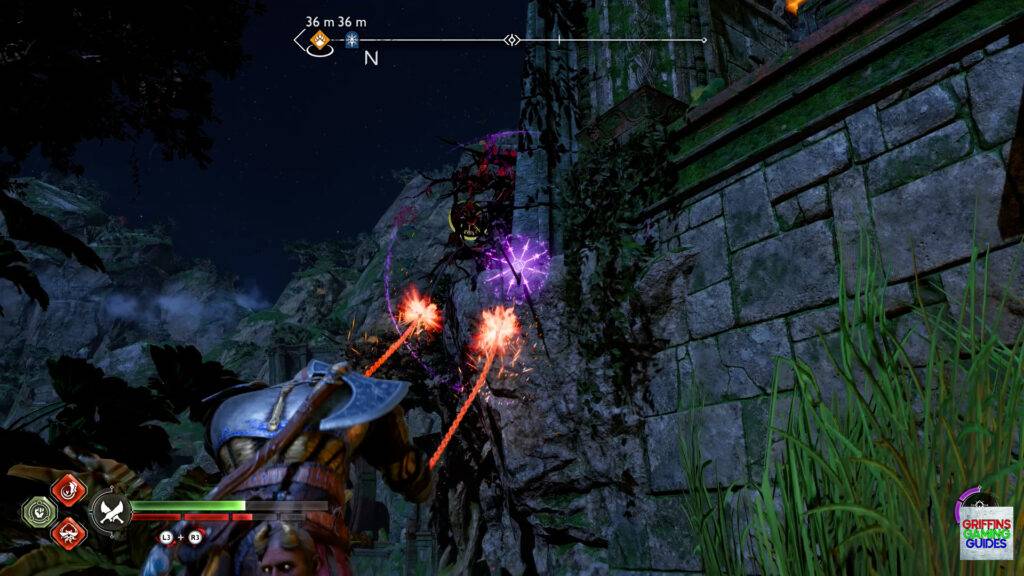Screen dimensions: 1024x576
Task: Click the blue snowflake marker on compass
Action: [352, 40]
